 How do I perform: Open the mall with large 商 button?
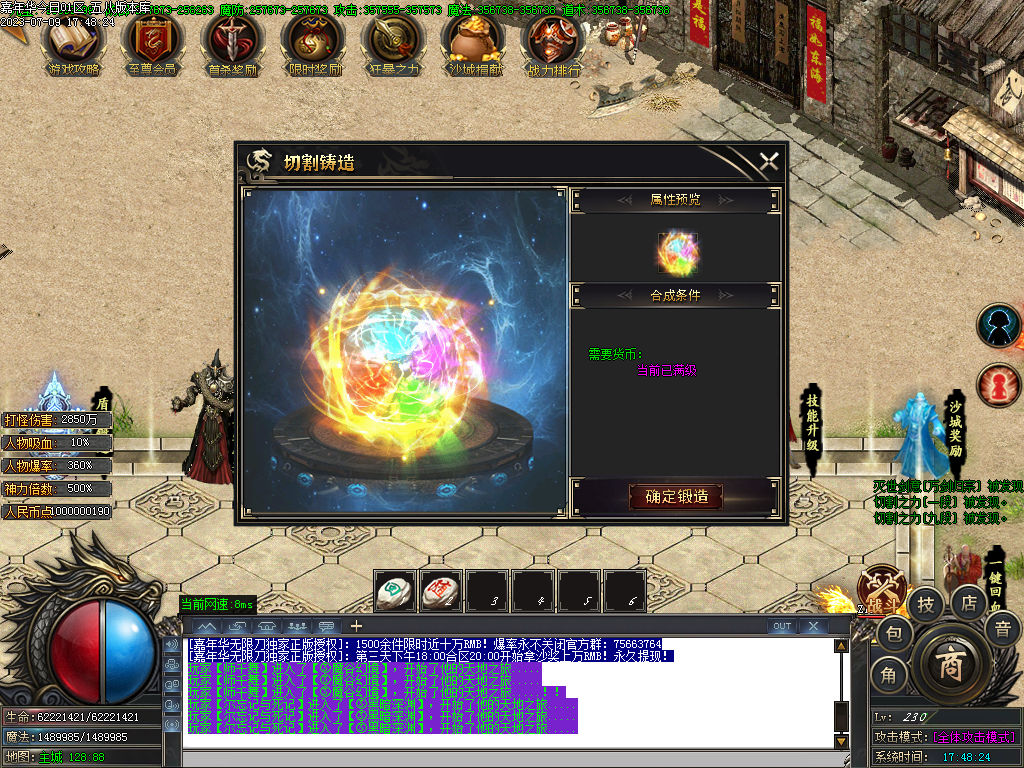click(x=950, y=665)
